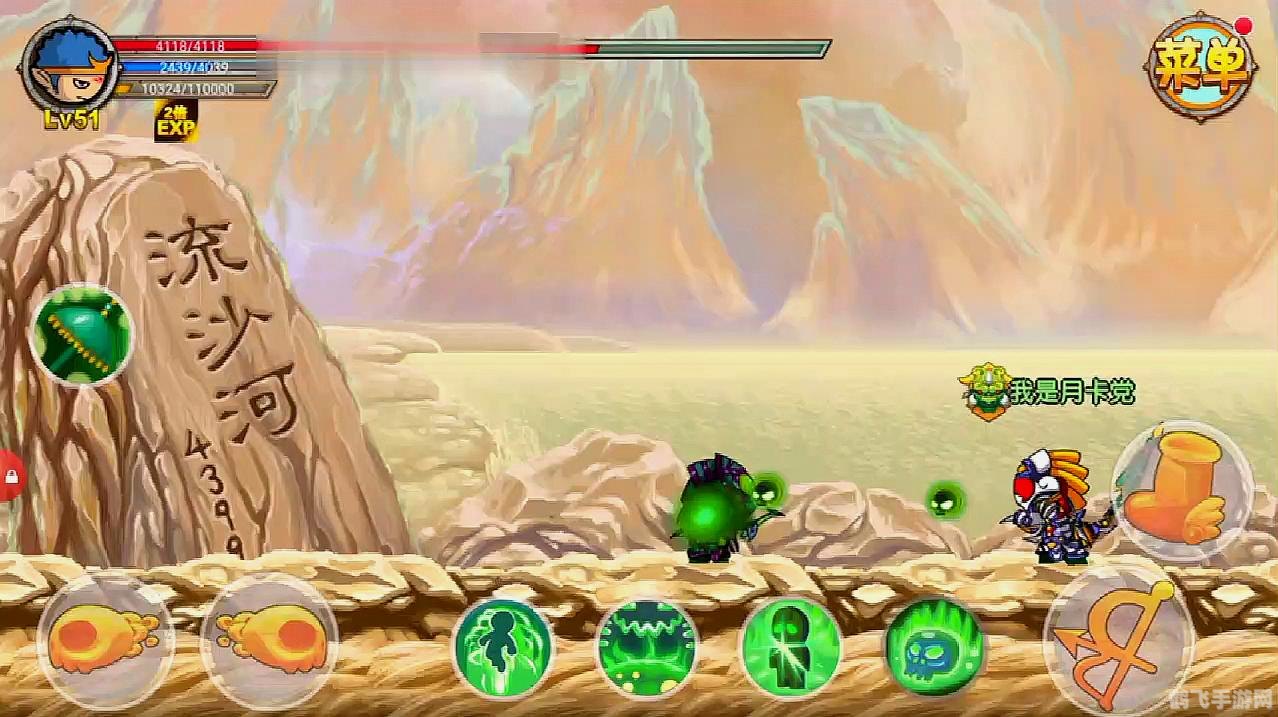
Task: Trigger the green silhouette slash skill
Action: pyautogui.click(x=790, y=647)
